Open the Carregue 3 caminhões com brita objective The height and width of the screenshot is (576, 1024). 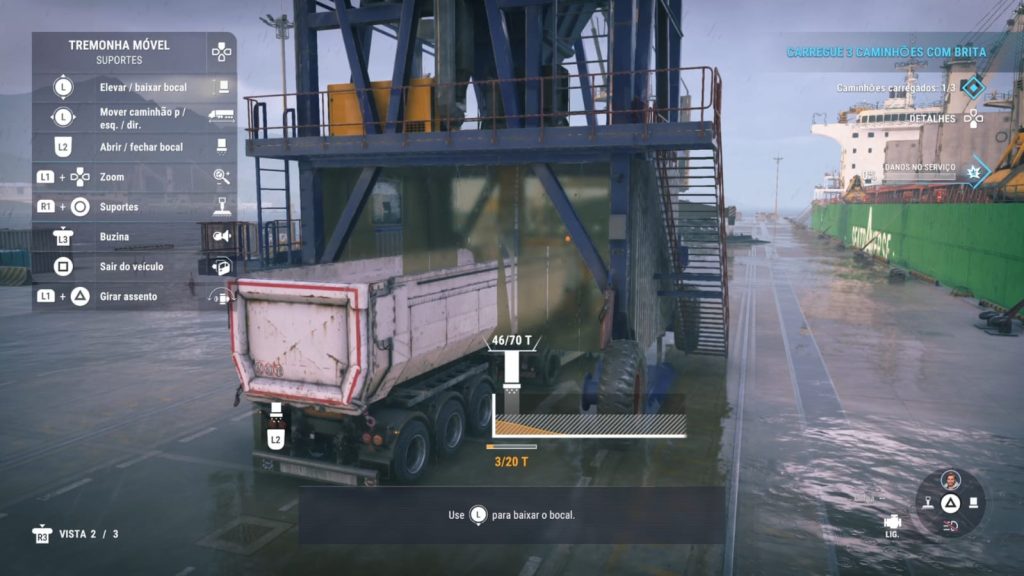pos(886,51)
